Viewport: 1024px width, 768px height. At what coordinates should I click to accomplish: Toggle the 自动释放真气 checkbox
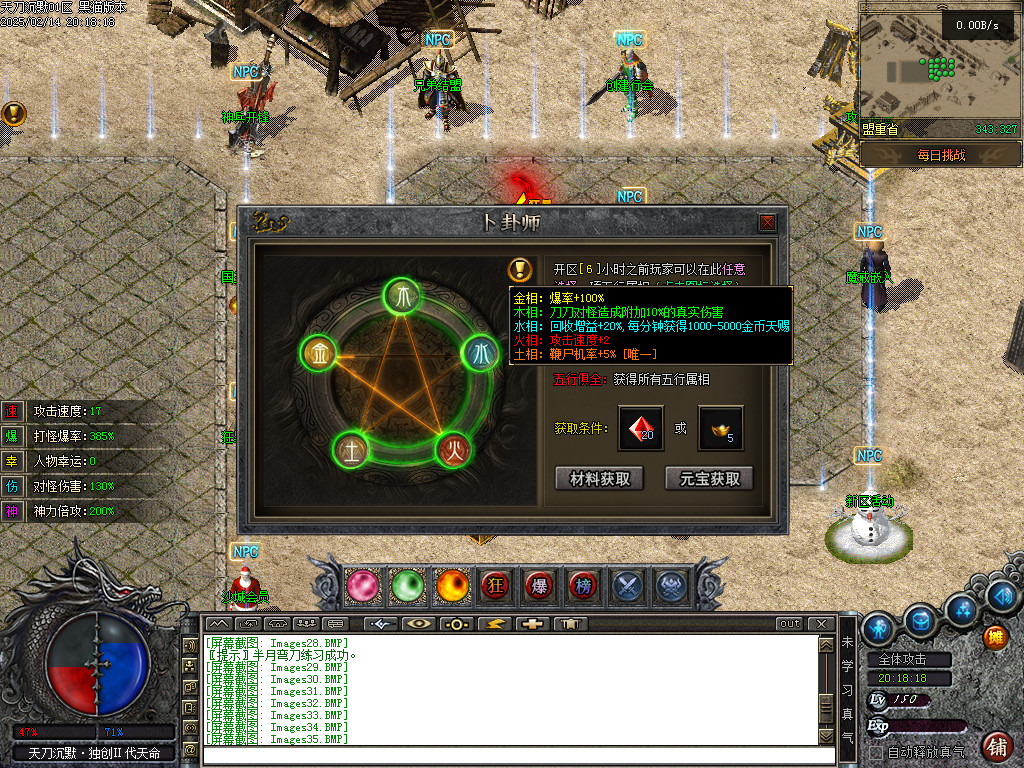pyautogui.click(x=876, y=752)
